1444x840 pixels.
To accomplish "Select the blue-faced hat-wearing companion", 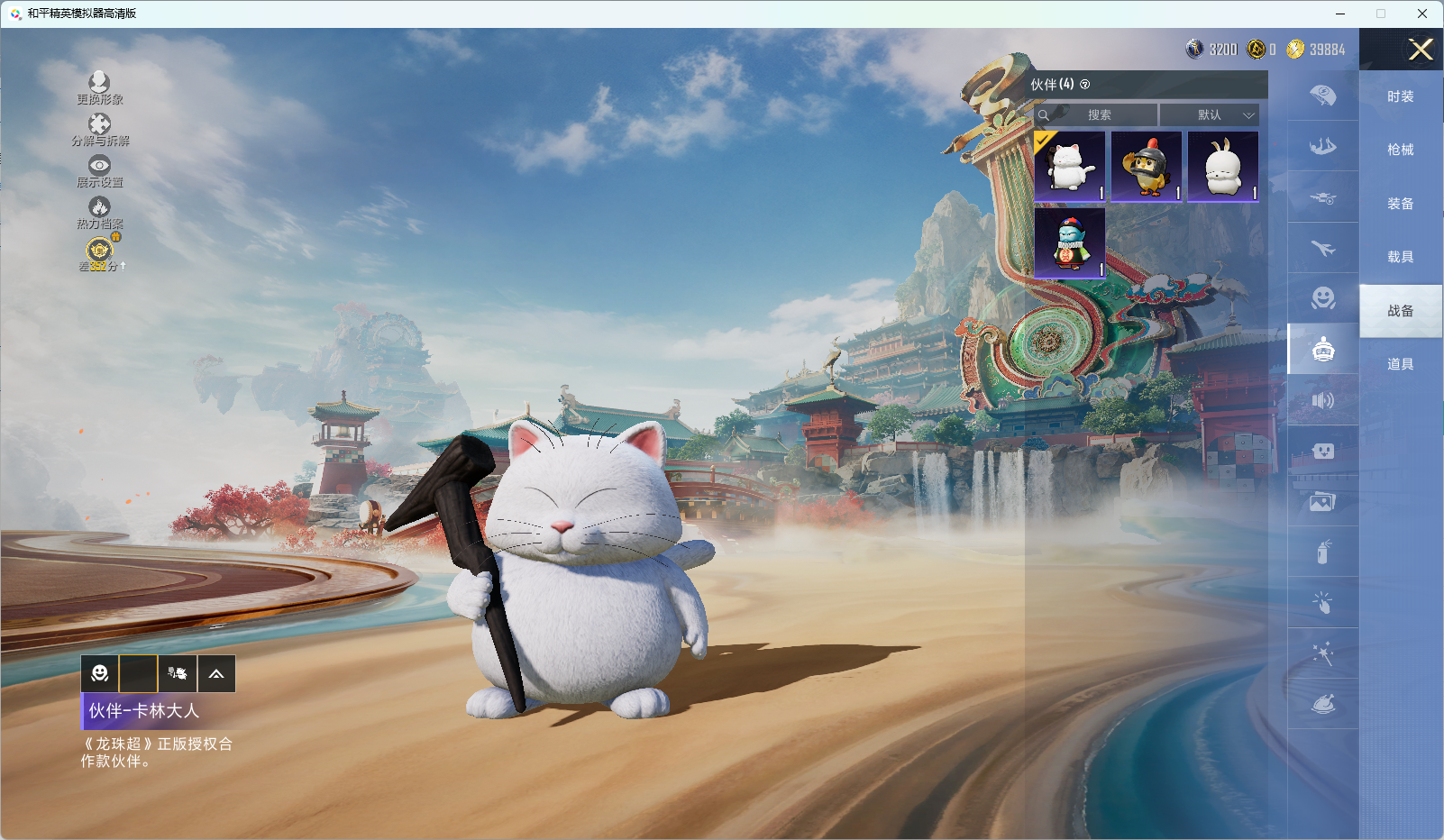I will click(x=1070, y=243).
